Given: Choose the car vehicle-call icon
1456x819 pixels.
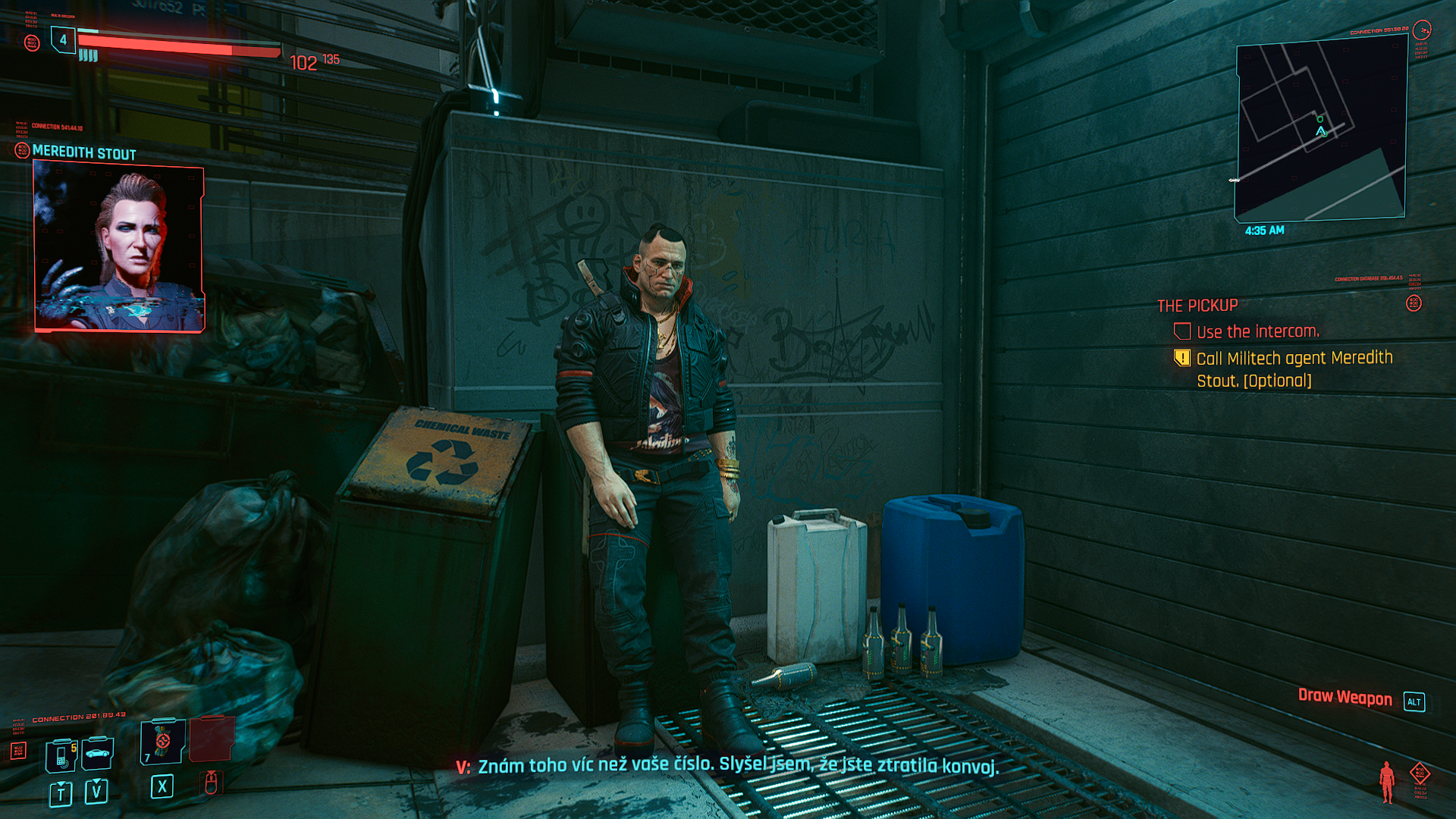Looking at the screenshot, I should [98, 753].
